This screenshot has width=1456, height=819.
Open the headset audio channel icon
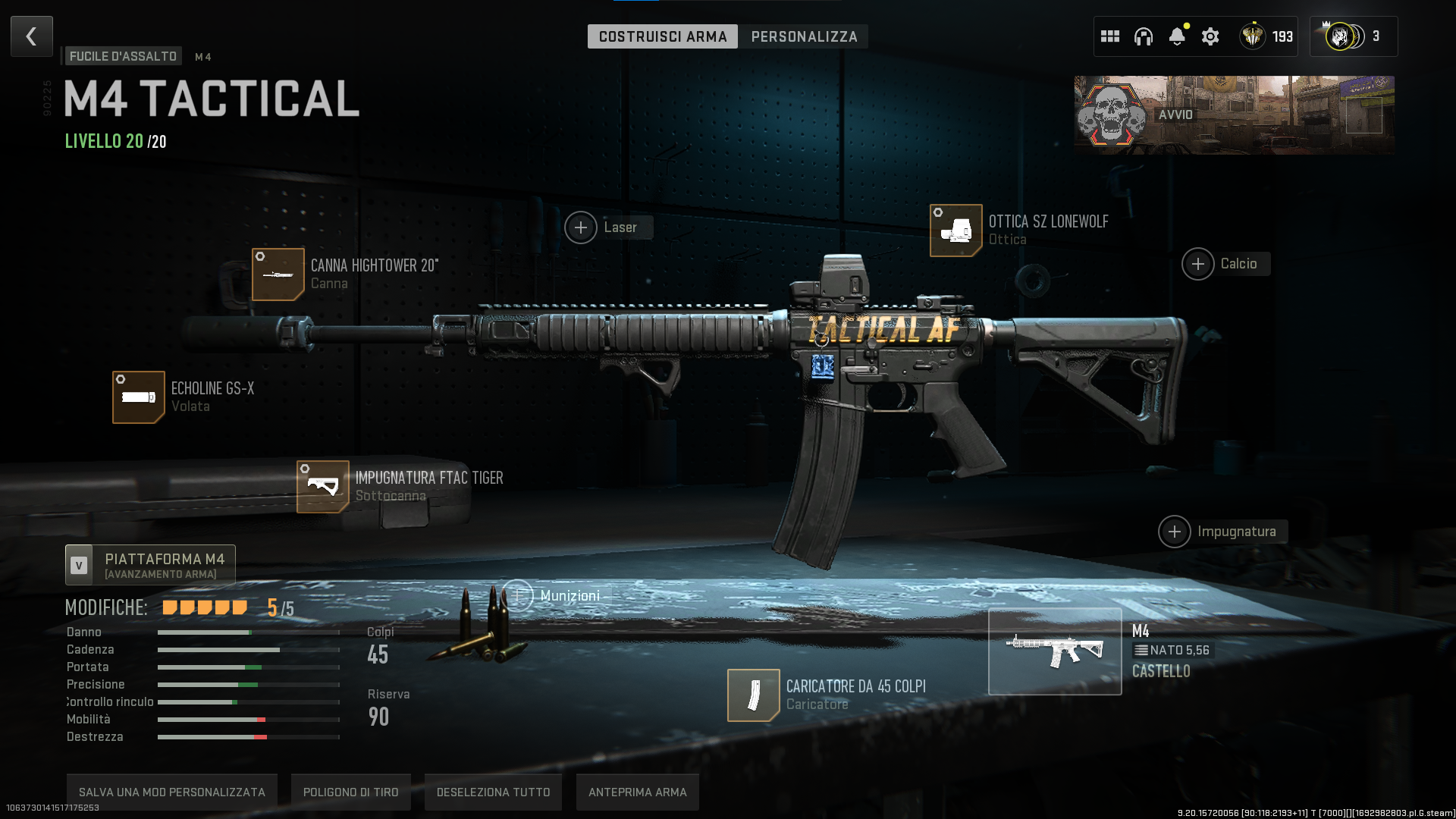tap(1144, 36)
